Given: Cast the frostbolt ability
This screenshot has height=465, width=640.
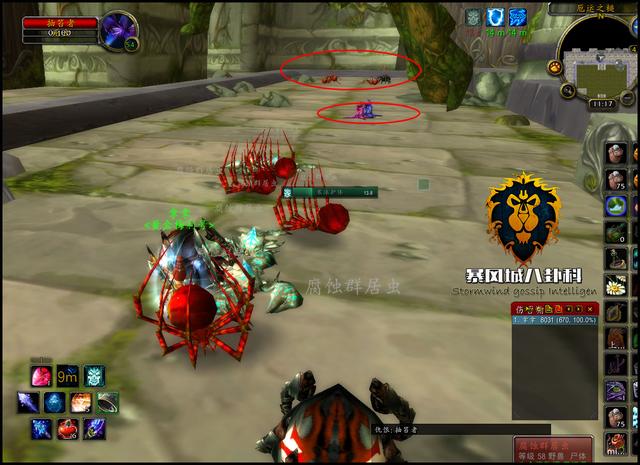Looking at the screenshot, I should pos(28,403).
